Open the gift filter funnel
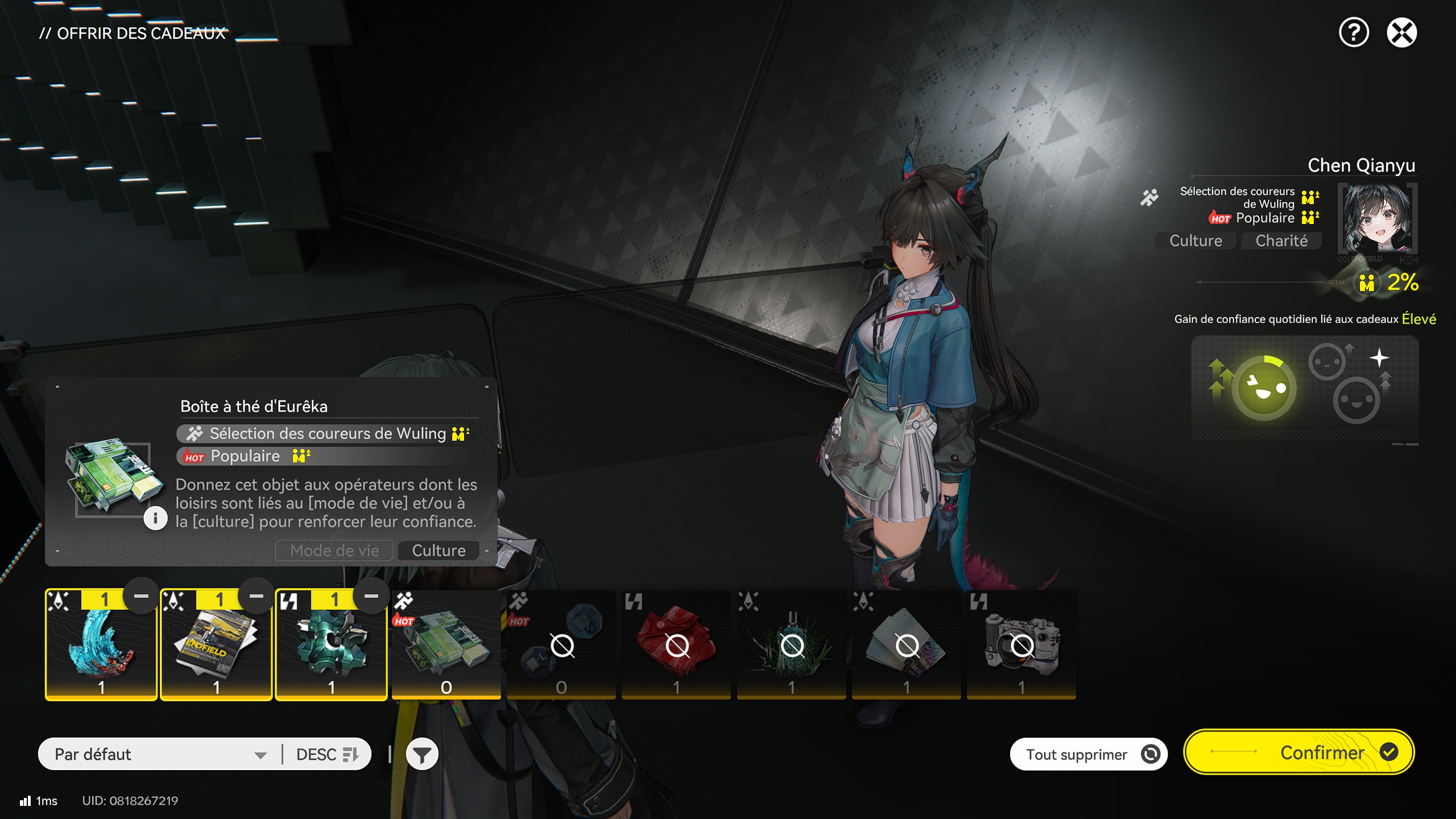Viewport: 1456px width, 819px height. pyautogui.click(x=422, y=755)
